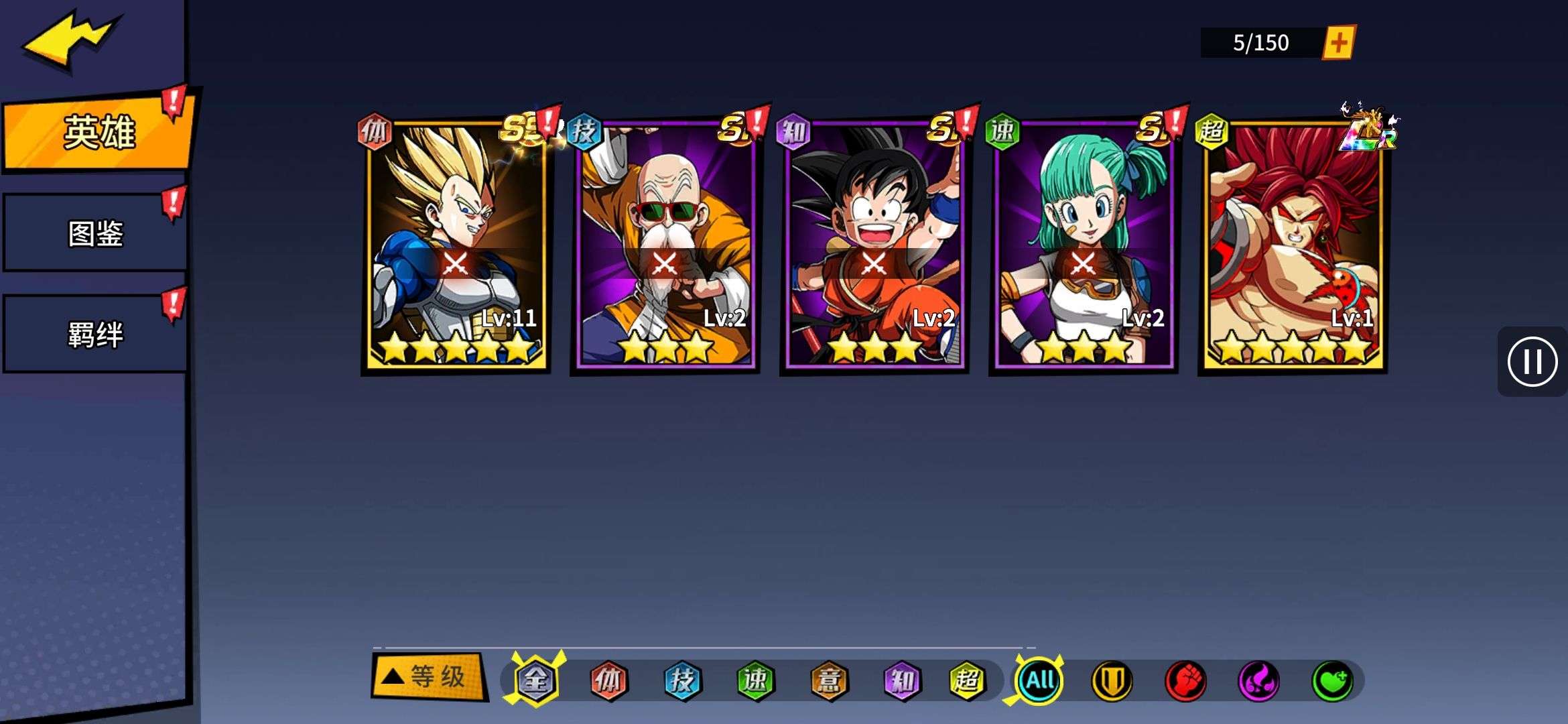Filter heroes by yellow 超 type
Viewport: 1568px width, 724px height.
[967, 680]
